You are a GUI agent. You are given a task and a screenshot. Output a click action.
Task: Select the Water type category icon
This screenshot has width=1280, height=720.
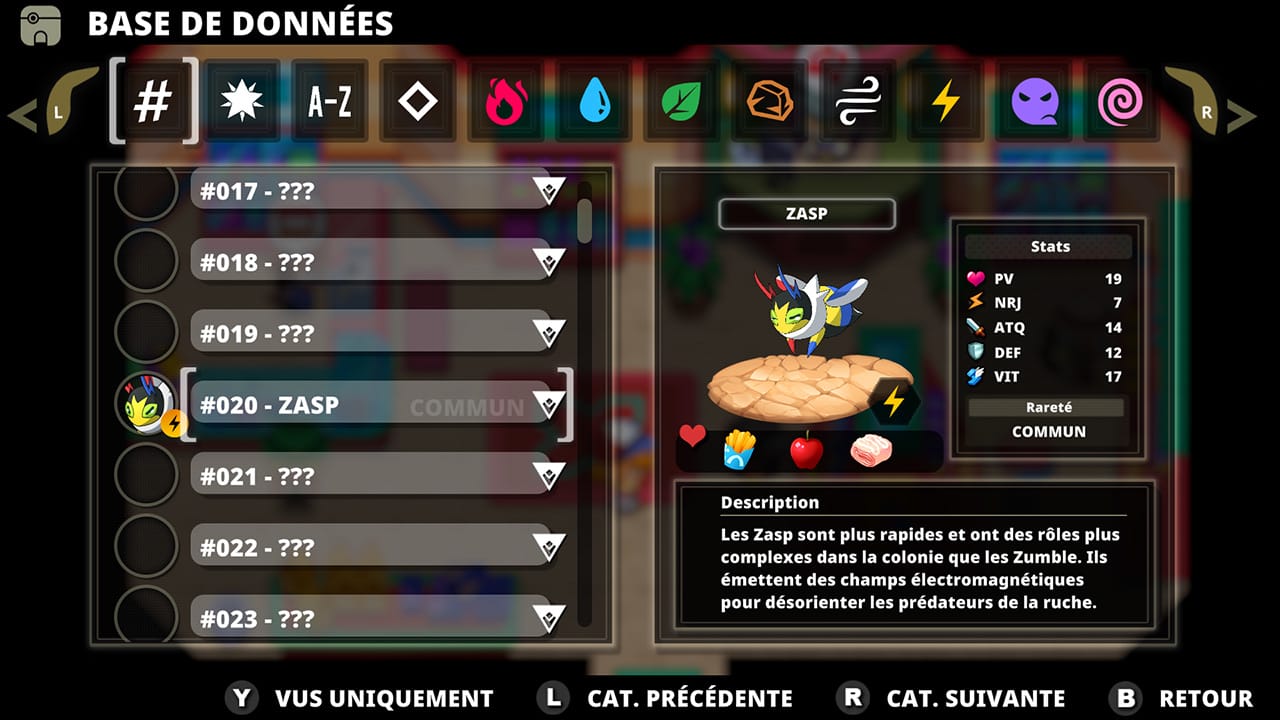pyautogui.click(x=593, y=101)
